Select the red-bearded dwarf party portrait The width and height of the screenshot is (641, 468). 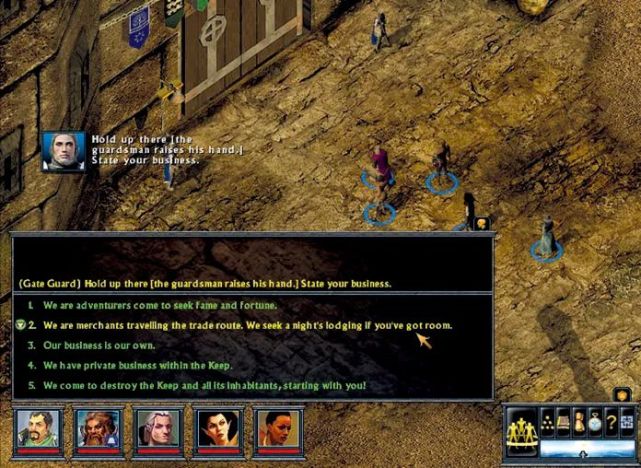(99, 429)
